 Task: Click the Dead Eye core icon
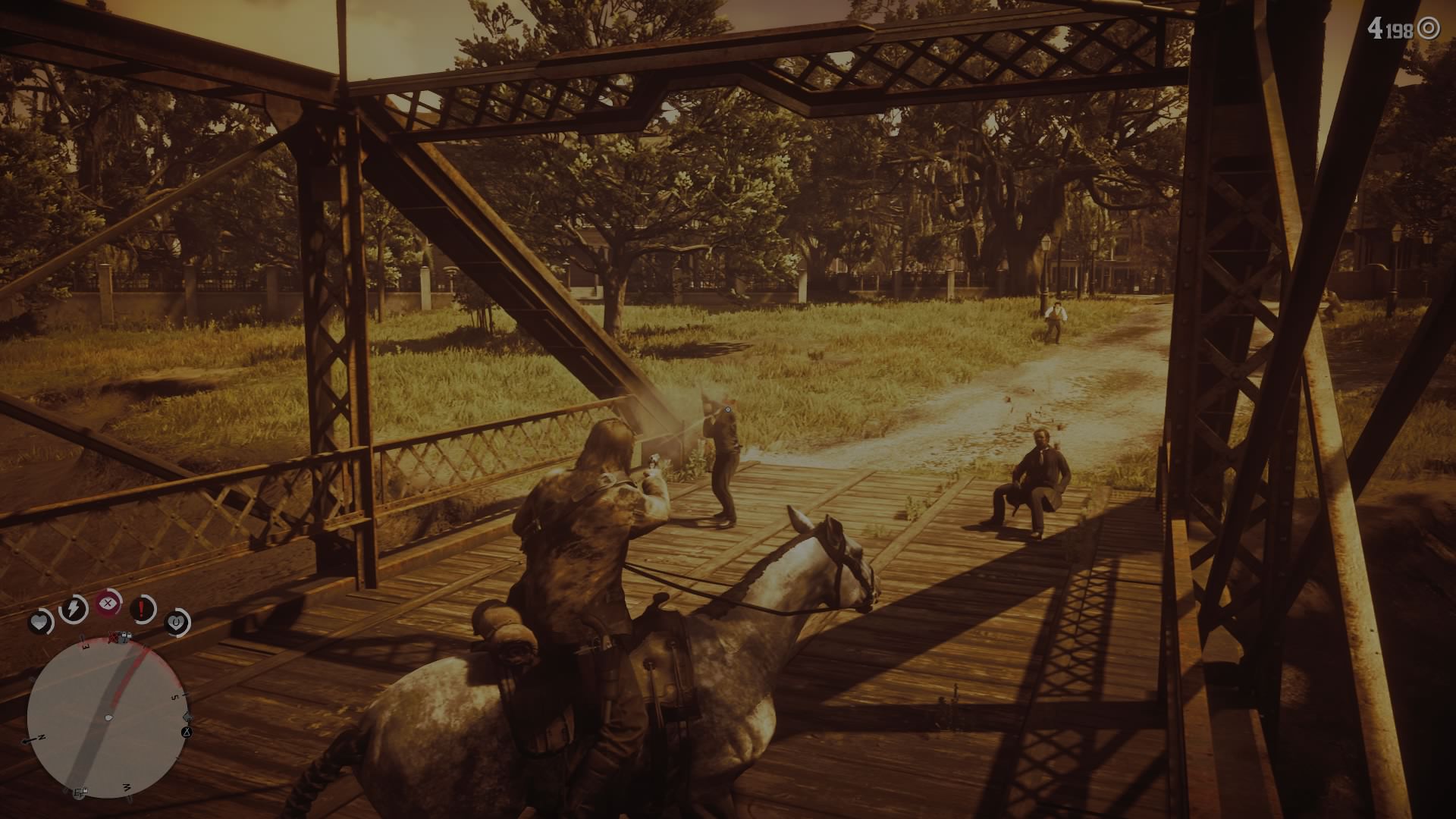point(107,603)
